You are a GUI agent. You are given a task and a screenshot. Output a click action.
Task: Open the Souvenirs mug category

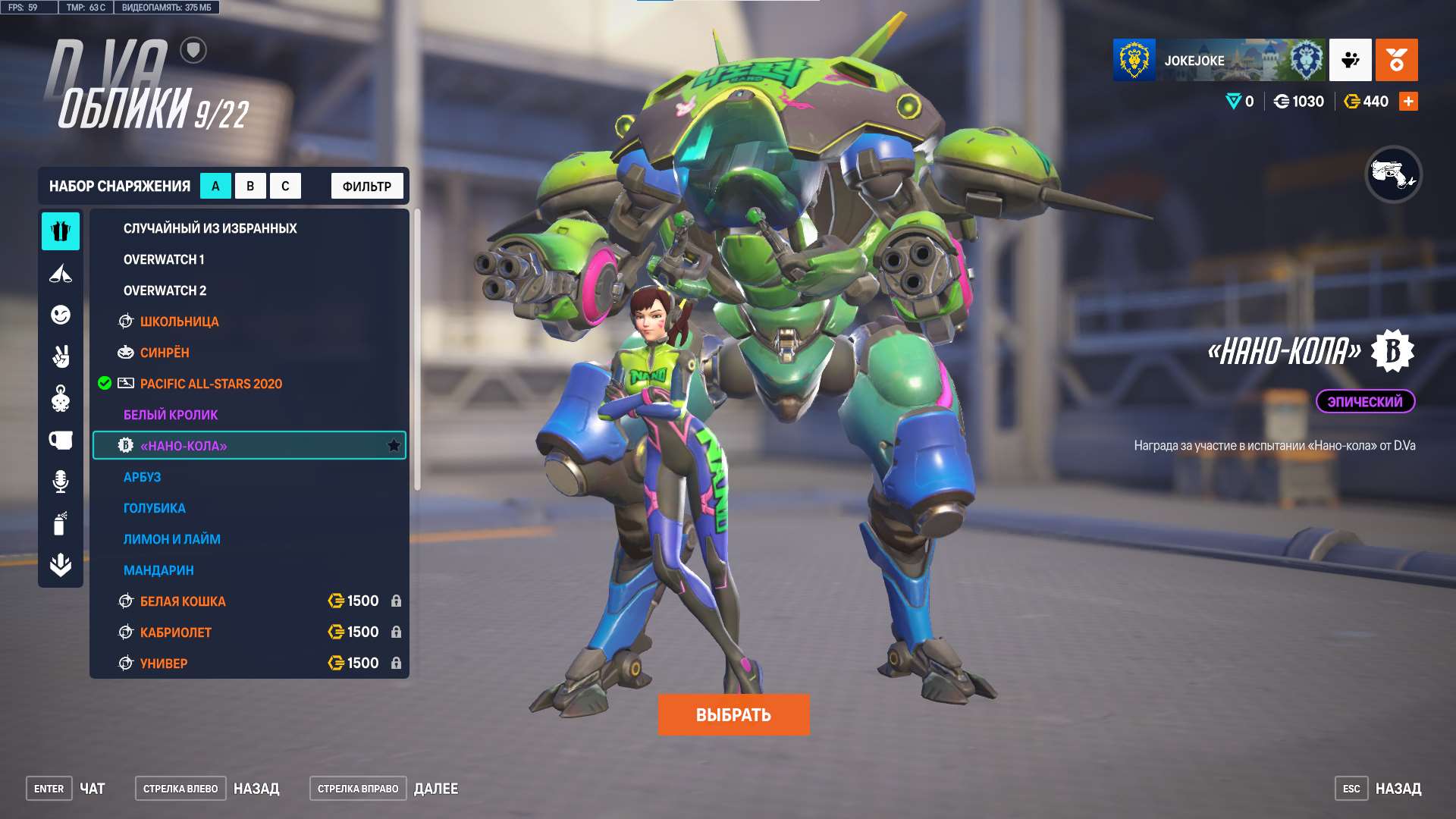click(61, 439)
